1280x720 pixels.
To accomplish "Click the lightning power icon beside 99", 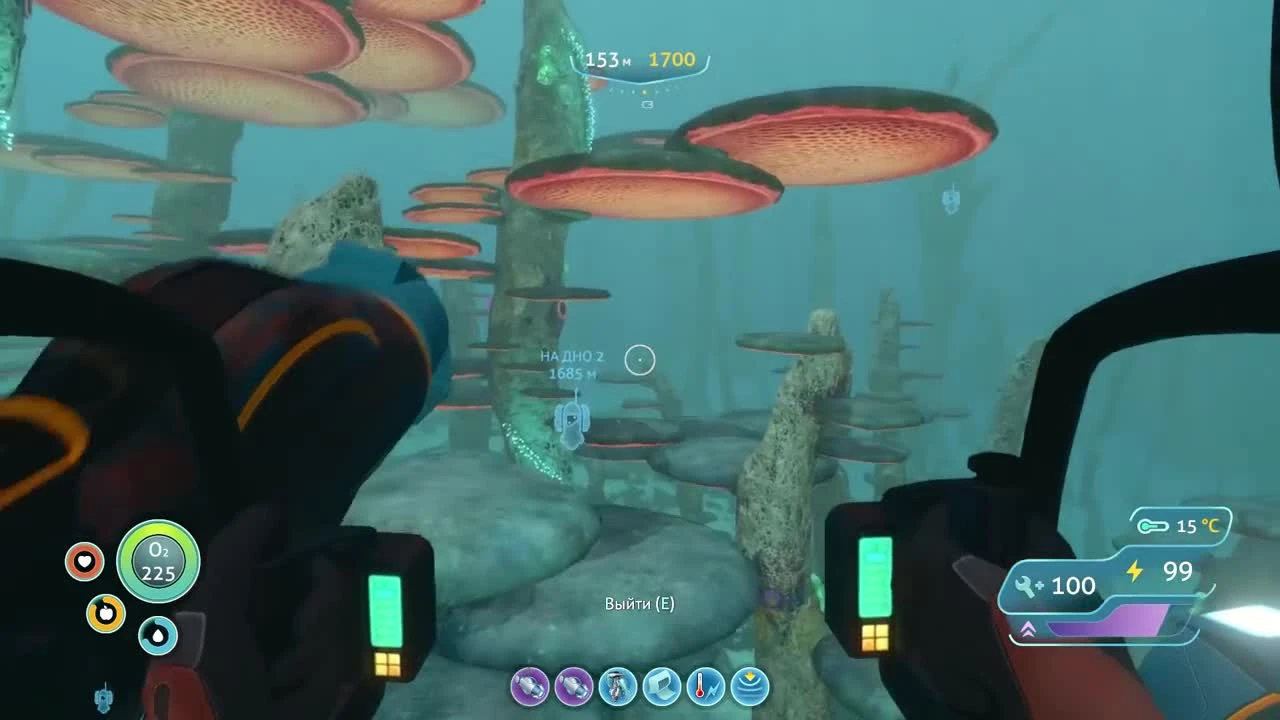I will point(1136,572).
